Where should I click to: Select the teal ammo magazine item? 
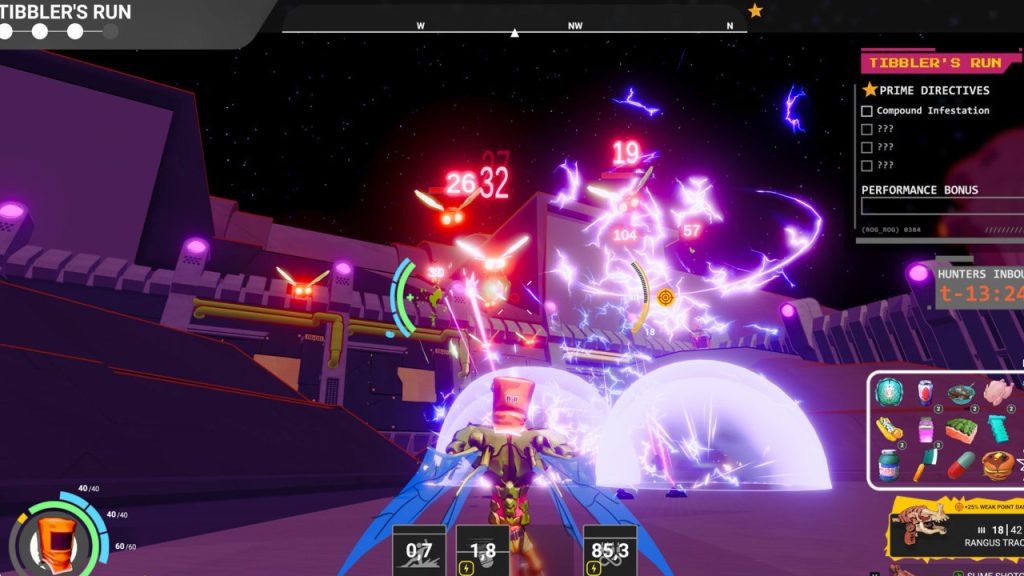[997, 430]
